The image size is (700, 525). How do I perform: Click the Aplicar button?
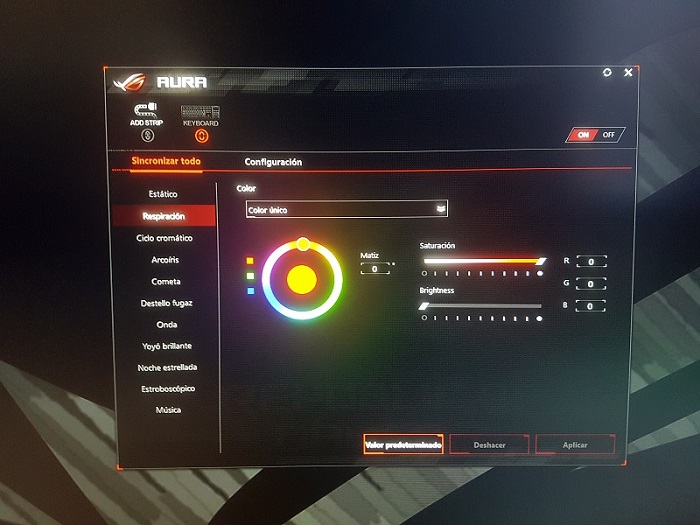pyautogui.click(x=575, y=445)
